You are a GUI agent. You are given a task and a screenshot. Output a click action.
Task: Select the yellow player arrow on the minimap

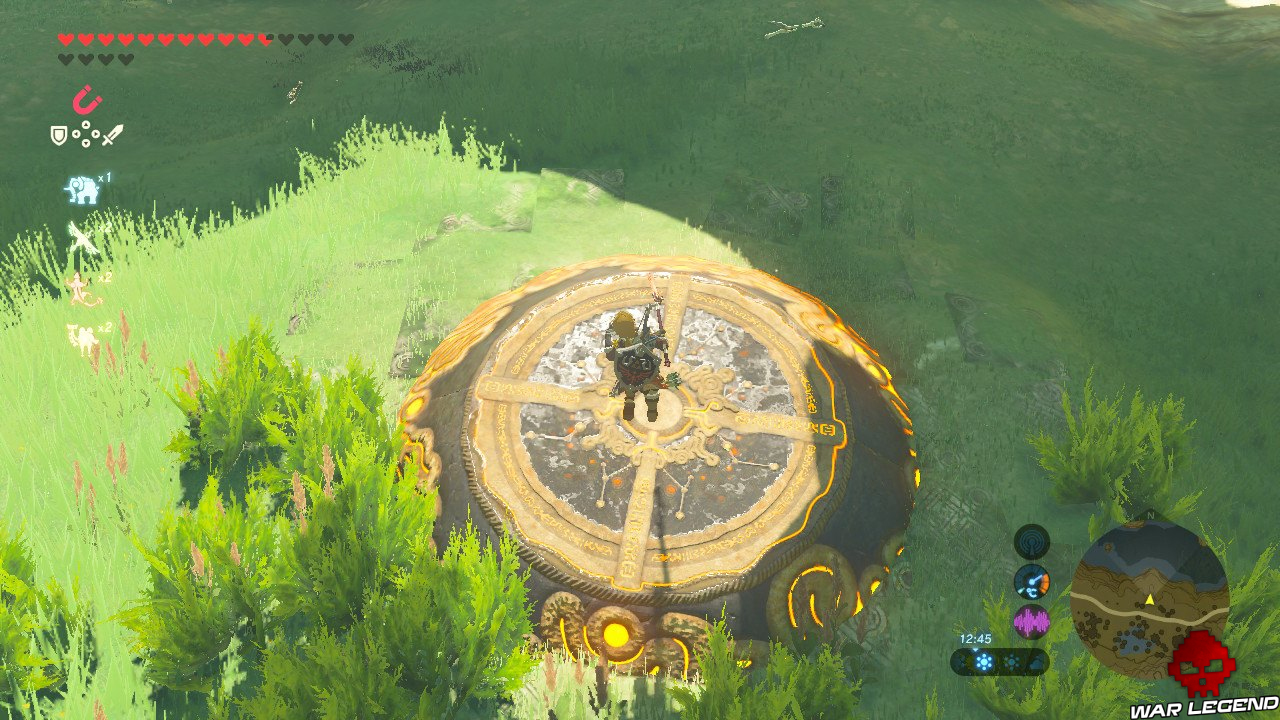pyautogui.click(x=1150, y=599)
